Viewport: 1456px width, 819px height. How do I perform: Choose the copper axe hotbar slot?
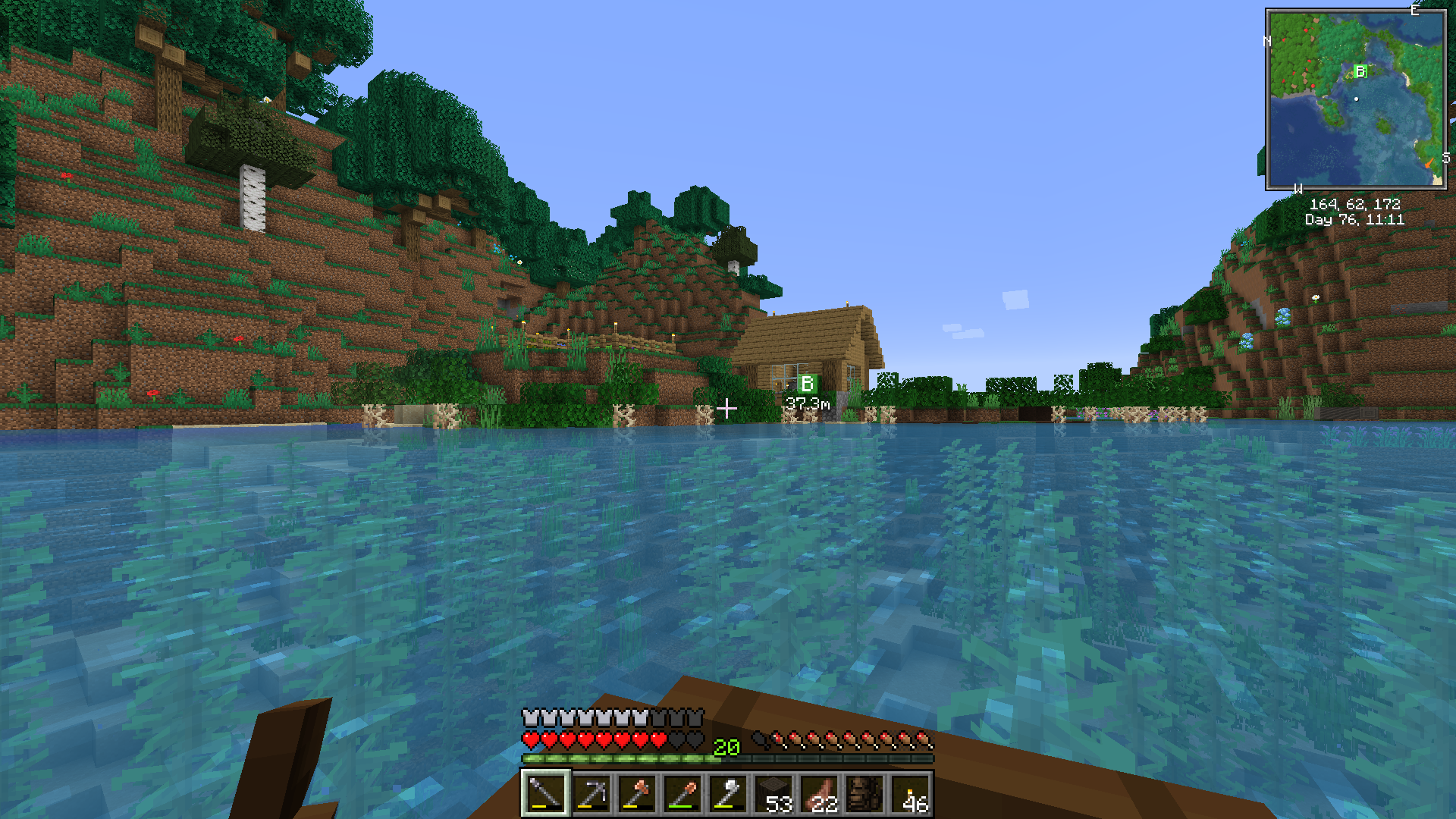637,794
